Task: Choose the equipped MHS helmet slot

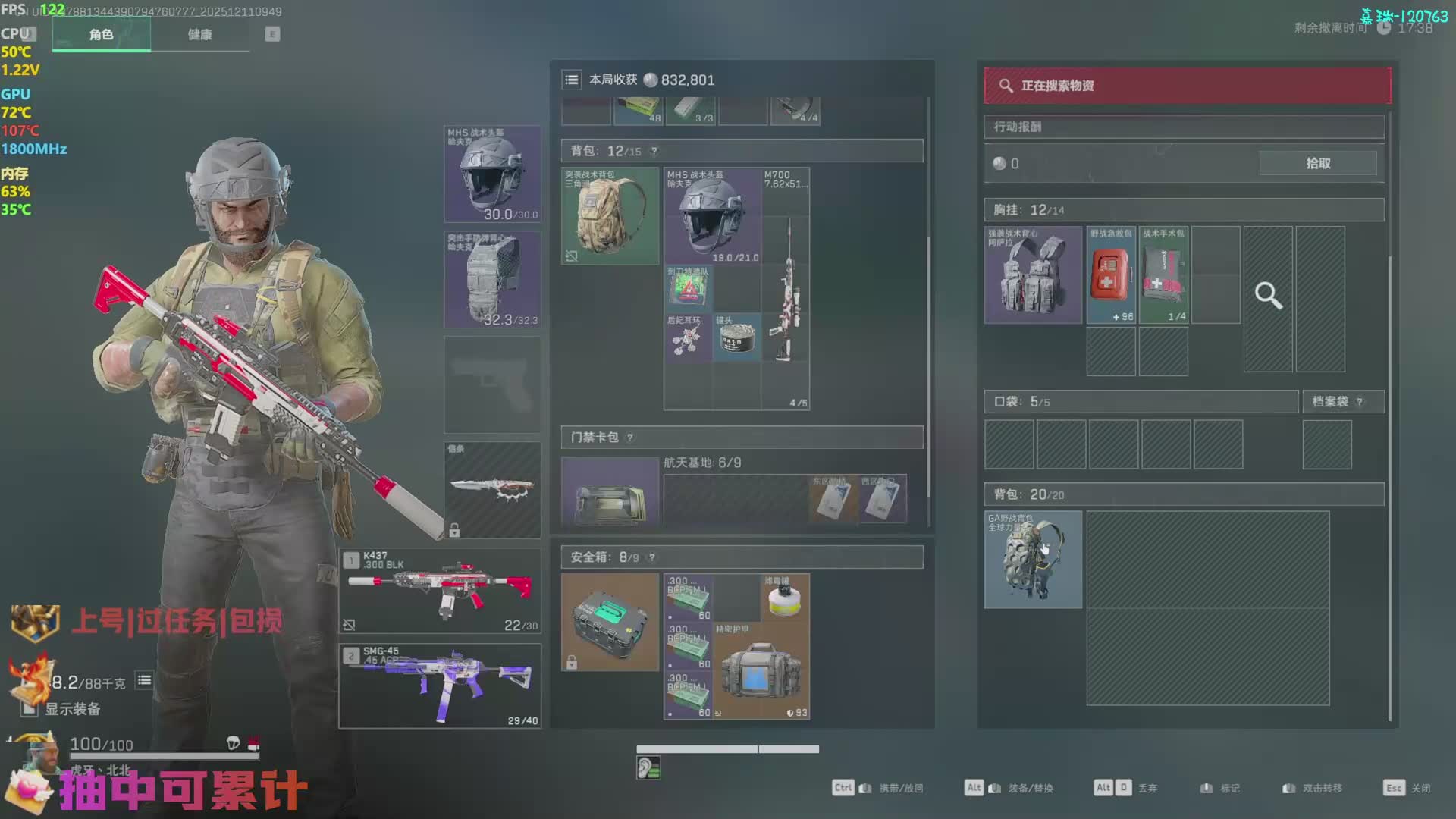Action: coord(492,174)
